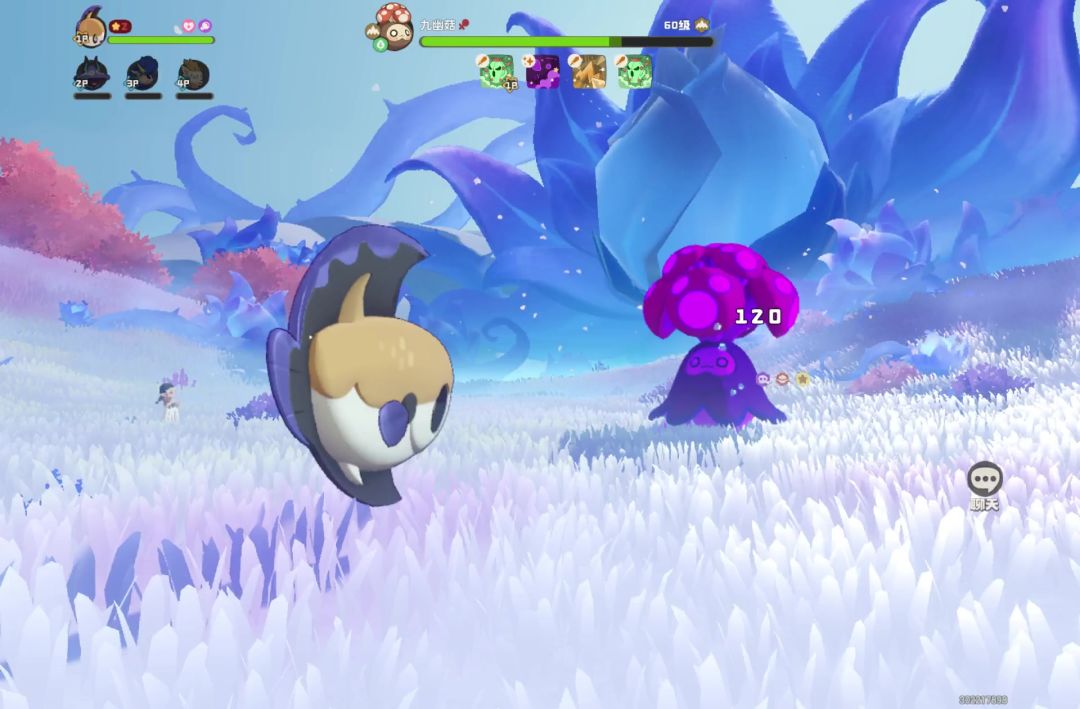Viewport: 1080px width, 709px height.
Task: Check the pink heart buff icon
Action: (x=187, y=26)
